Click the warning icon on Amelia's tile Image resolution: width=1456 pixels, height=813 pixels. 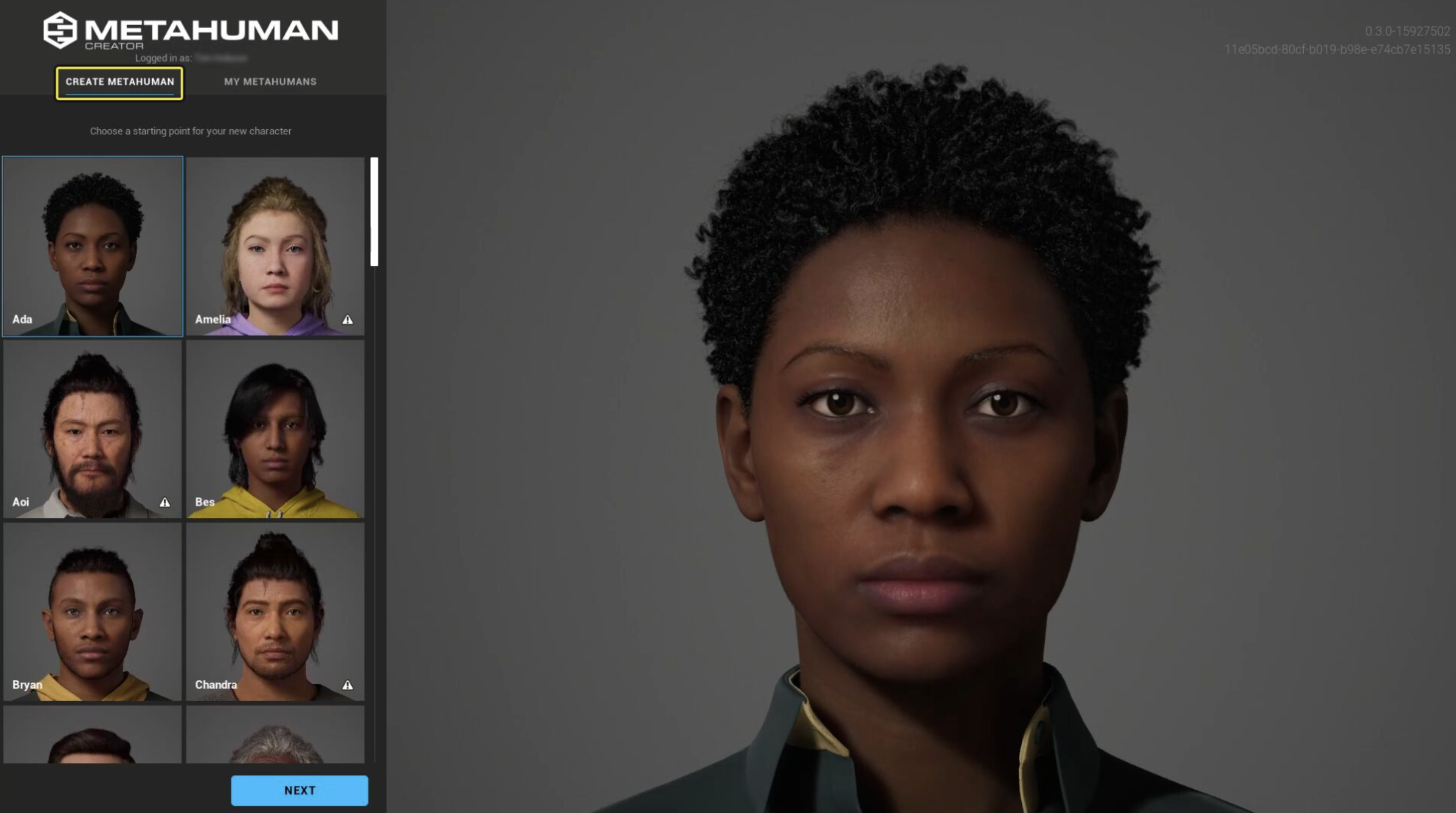tap(348, 320)
